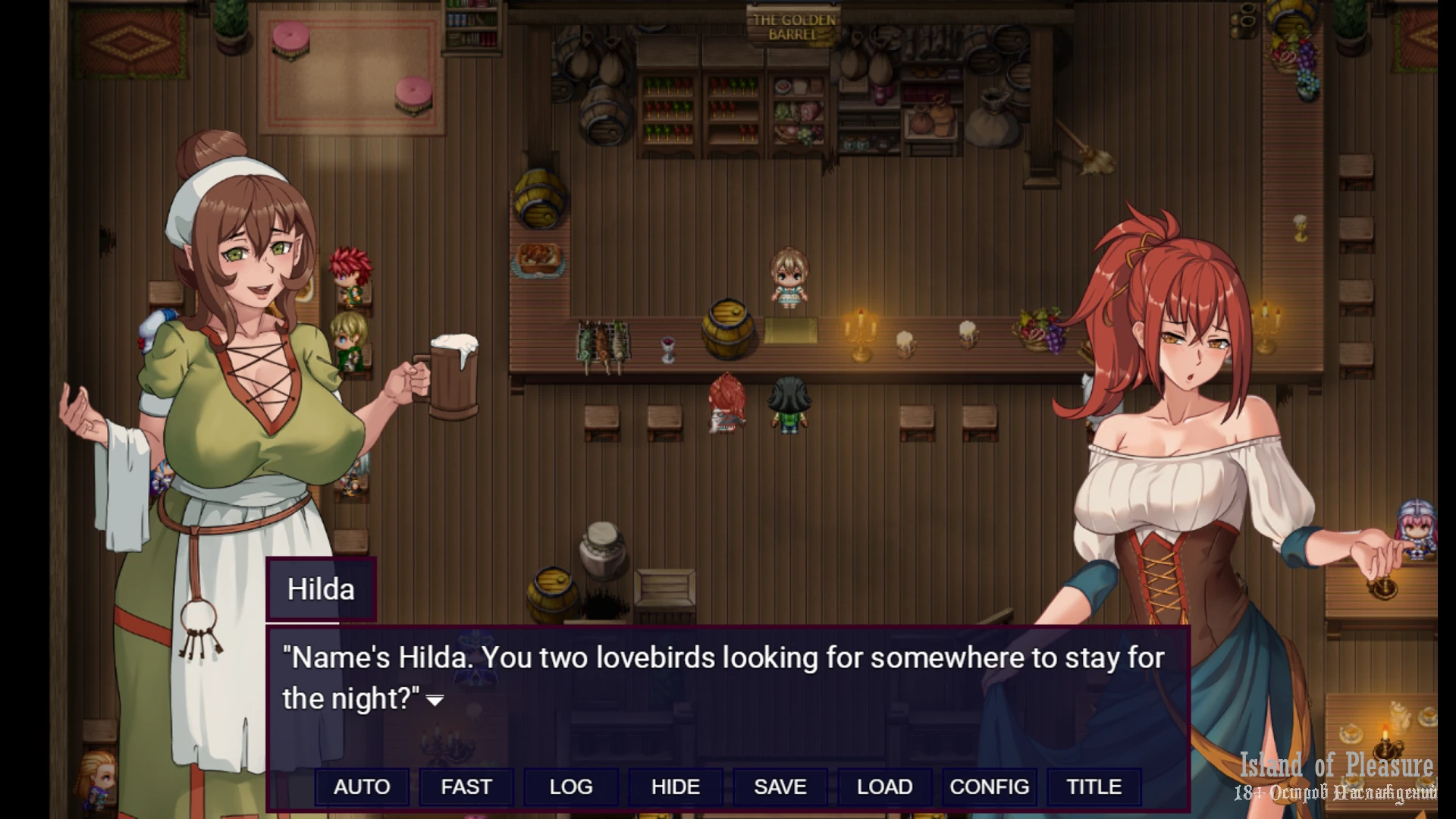This screenshot has width=1456, height=819.
Task: Open the CONFIG settings
Action: point(989,787)
